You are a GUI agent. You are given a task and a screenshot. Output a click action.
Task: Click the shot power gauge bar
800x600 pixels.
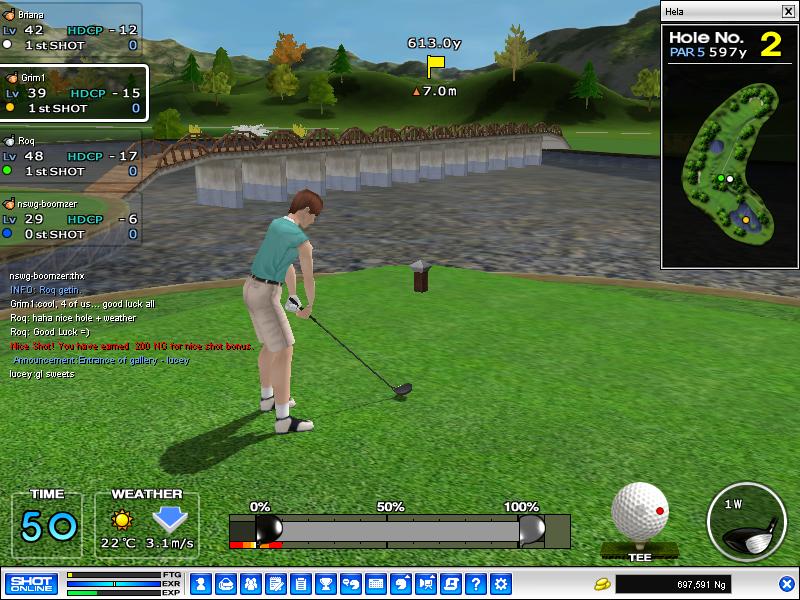(400, 530)
